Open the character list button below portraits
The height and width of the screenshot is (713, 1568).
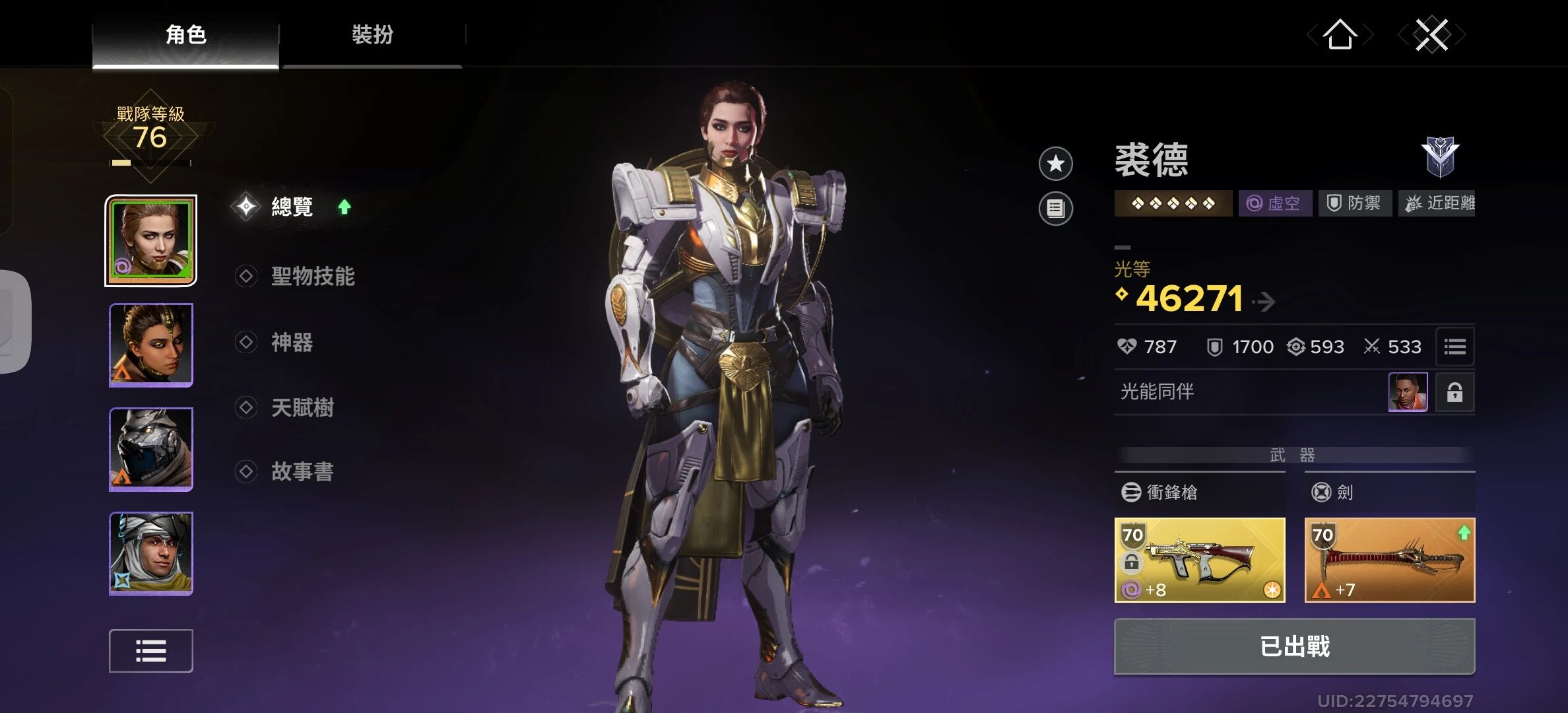(x=151, y=651)
